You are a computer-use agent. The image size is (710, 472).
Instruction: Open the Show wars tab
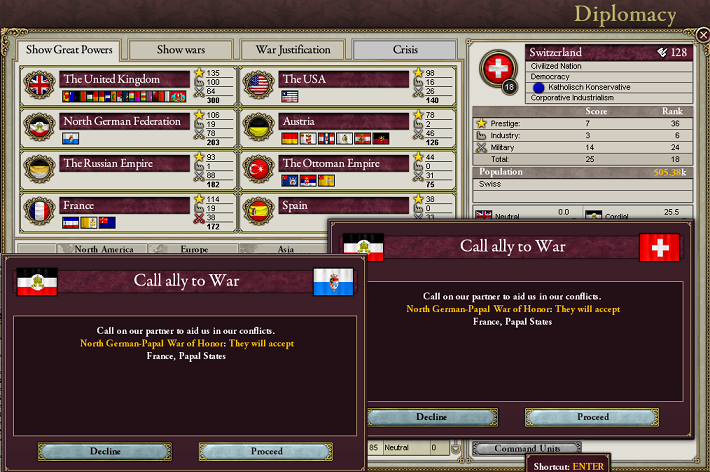click(180, 50)
